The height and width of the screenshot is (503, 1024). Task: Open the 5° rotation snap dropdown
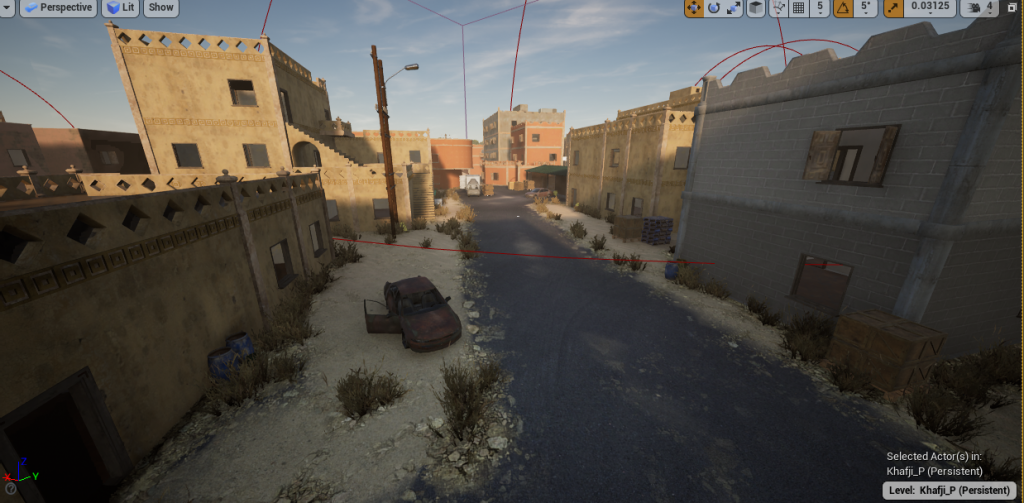click(x=865, y=8)
